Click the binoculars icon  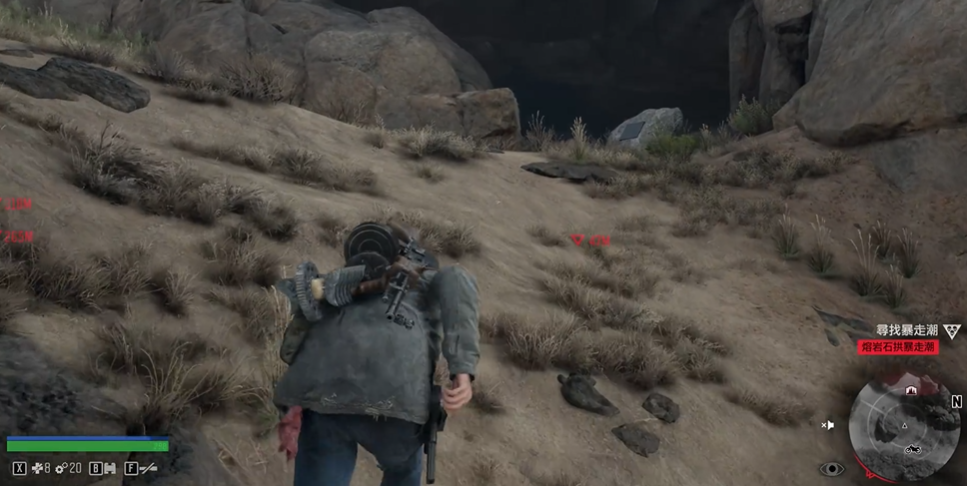tap(109, 467)
